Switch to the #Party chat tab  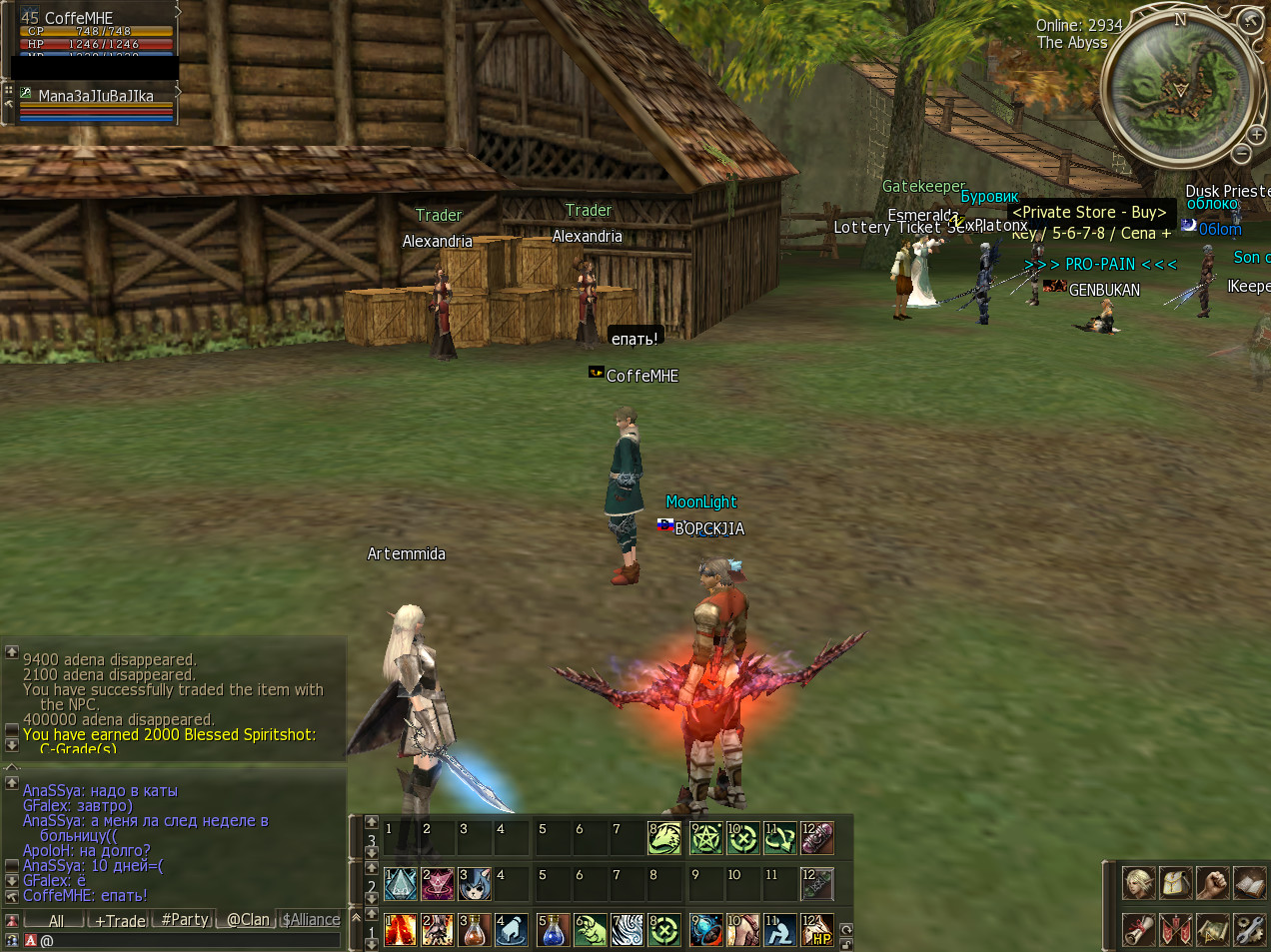point(185,920)
